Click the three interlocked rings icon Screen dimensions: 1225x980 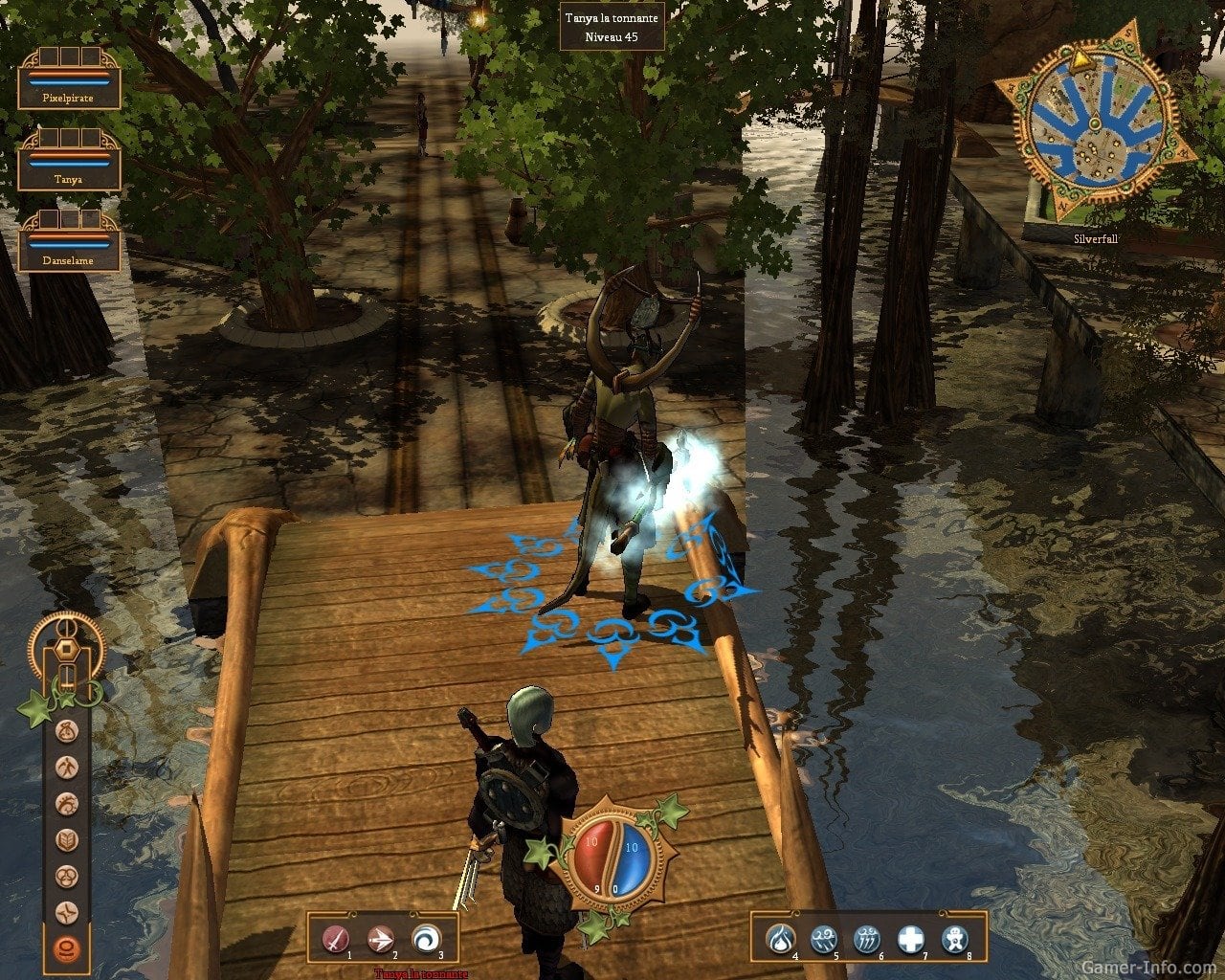click(67, 876)
